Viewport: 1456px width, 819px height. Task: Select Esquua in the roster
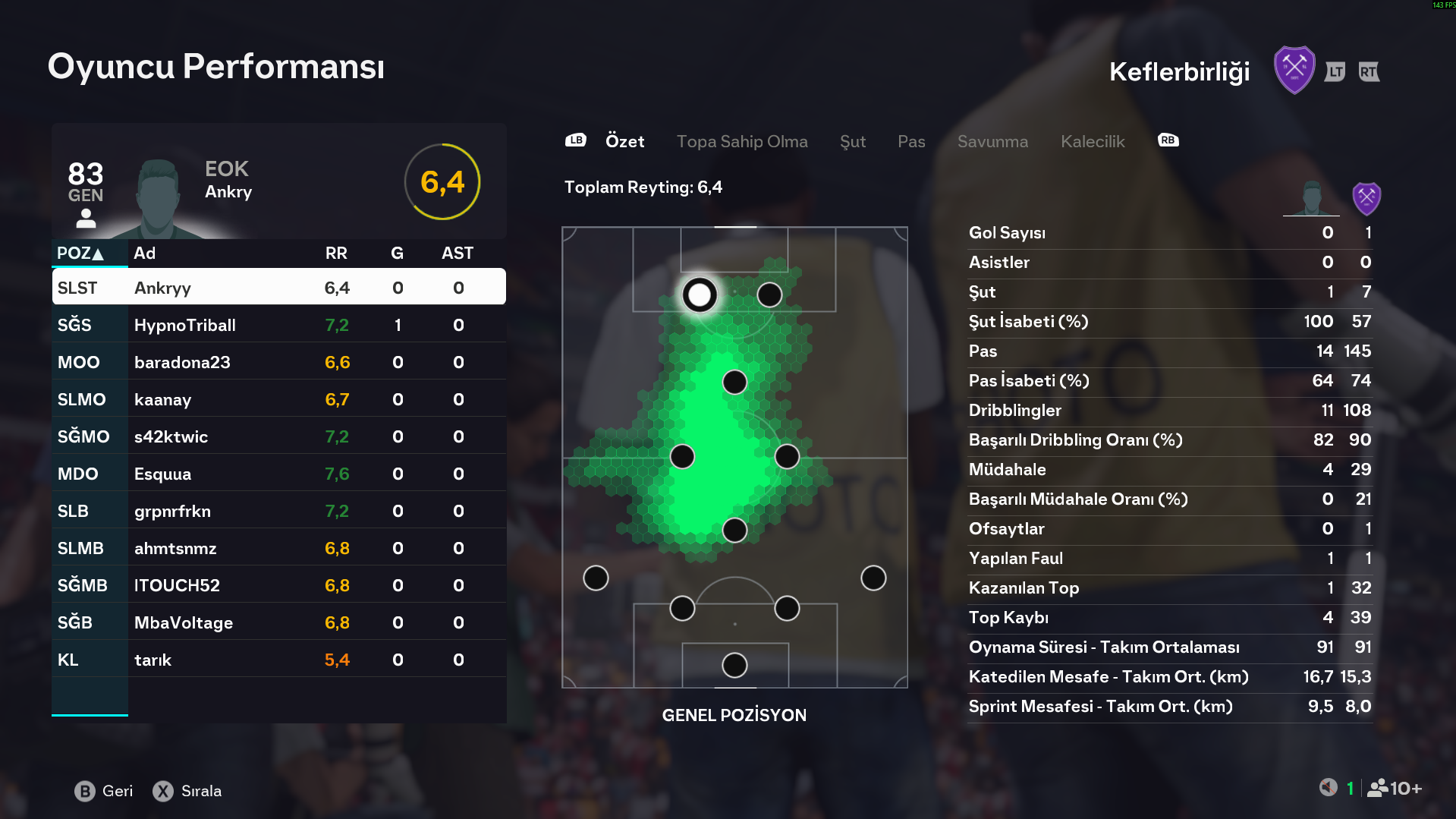[x=278, y=474]
